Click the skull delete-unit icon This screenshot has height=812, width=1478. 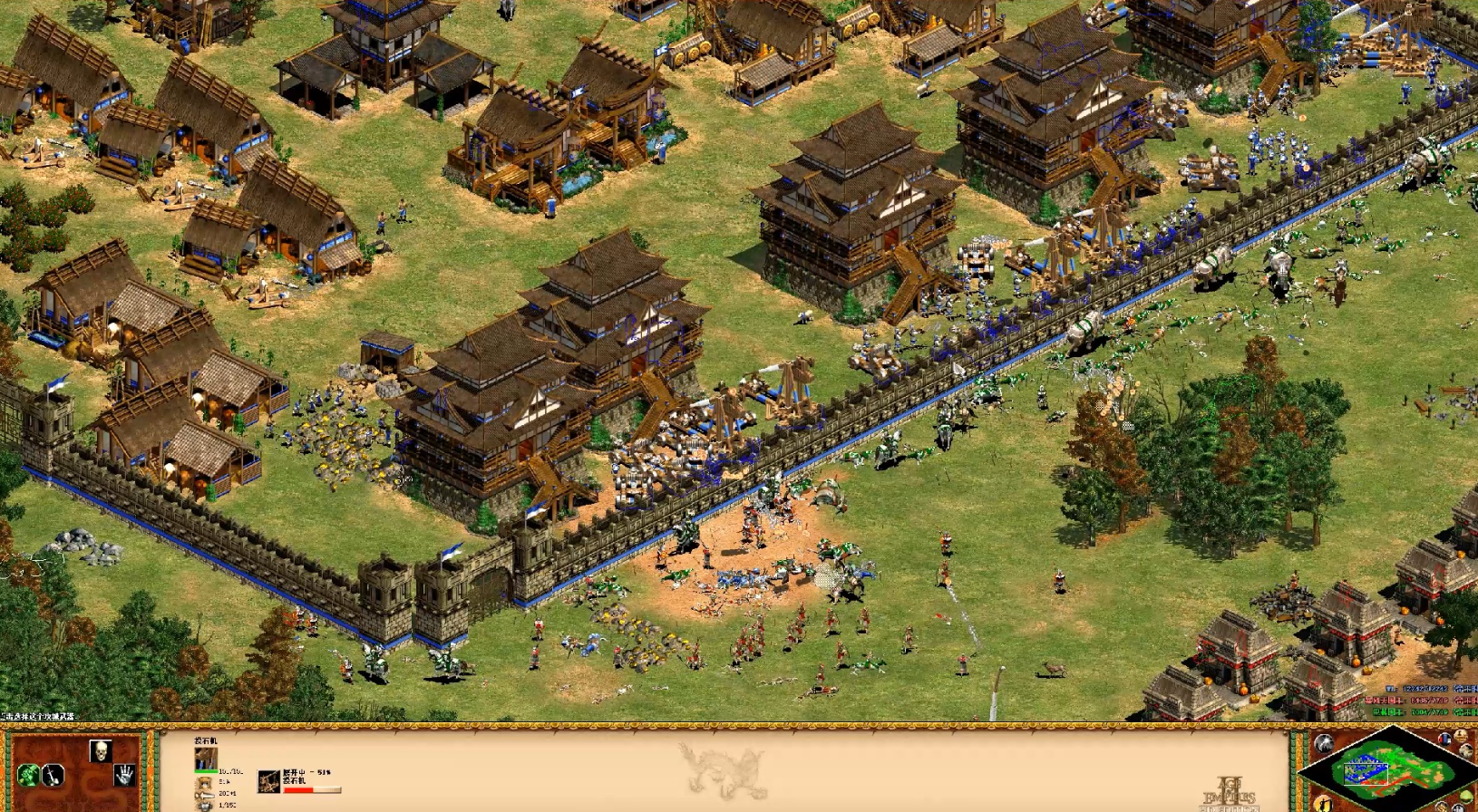[x=101, y=751]
